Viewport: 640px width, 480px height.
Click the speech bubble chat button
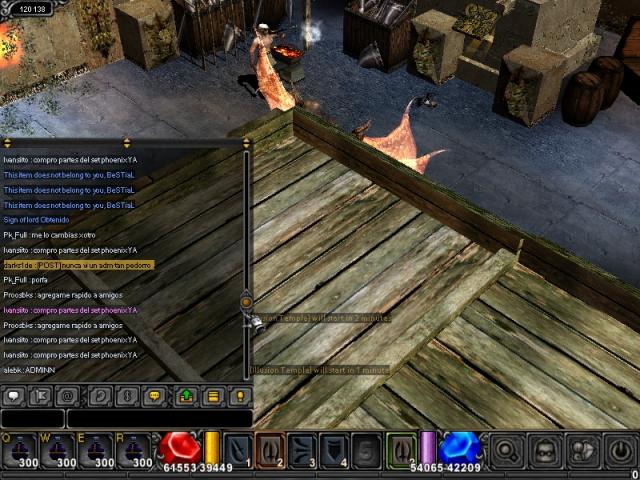14,396
